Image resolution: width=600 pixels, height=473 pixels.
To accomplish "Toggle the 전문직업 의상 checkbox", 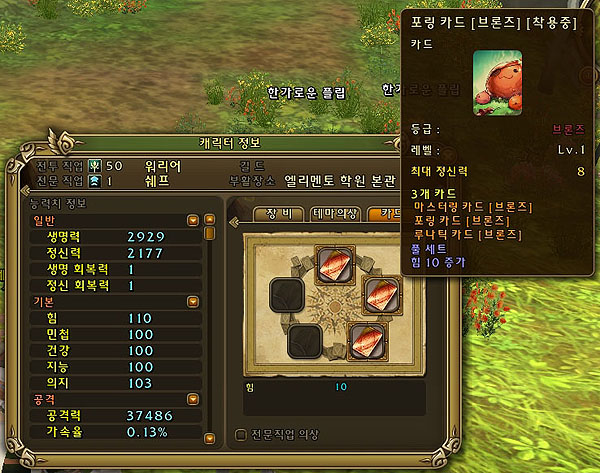I will coord(240,434).
